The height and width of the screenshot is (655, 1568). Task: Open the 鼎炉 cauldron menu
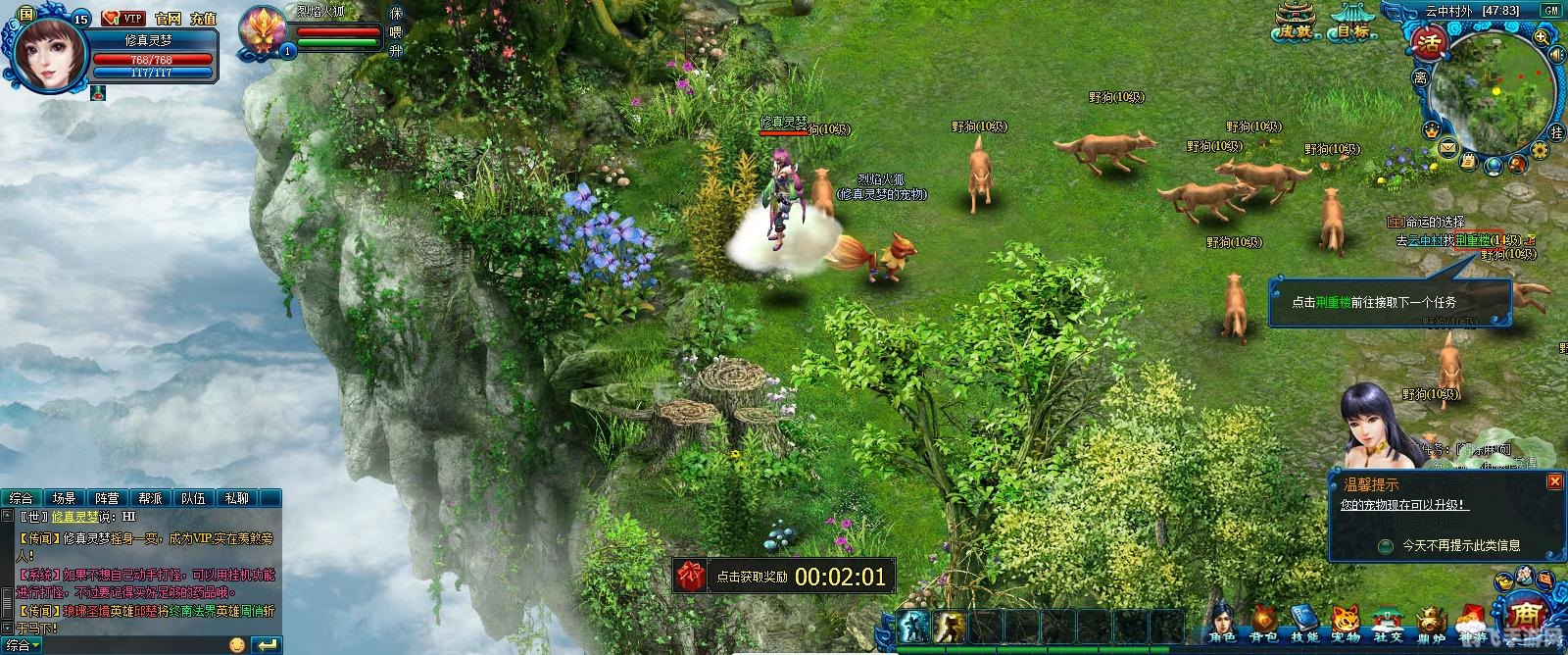1431,624
